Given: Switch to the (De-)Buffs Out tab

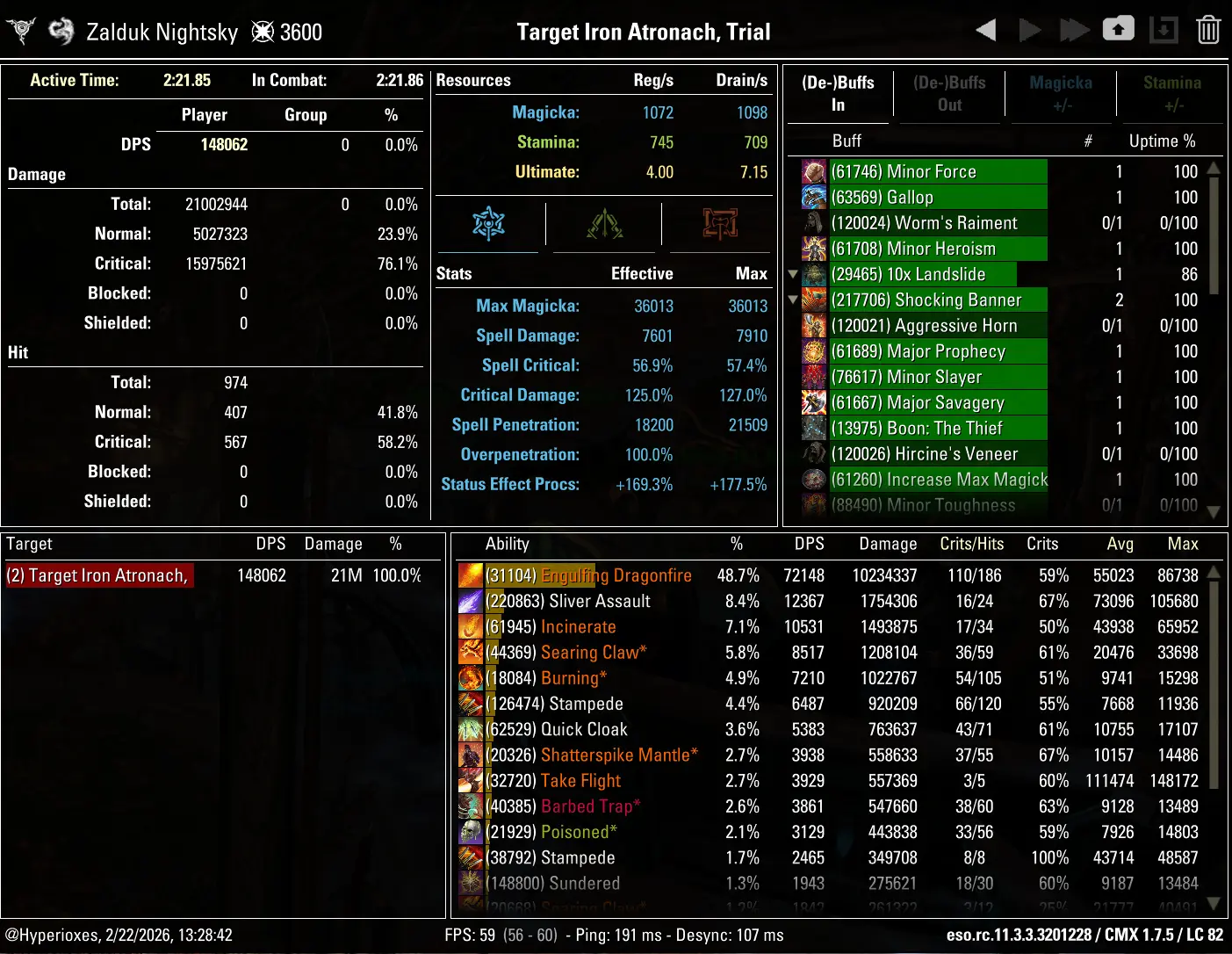Looking at the screenshot, I should coord(949,93).
